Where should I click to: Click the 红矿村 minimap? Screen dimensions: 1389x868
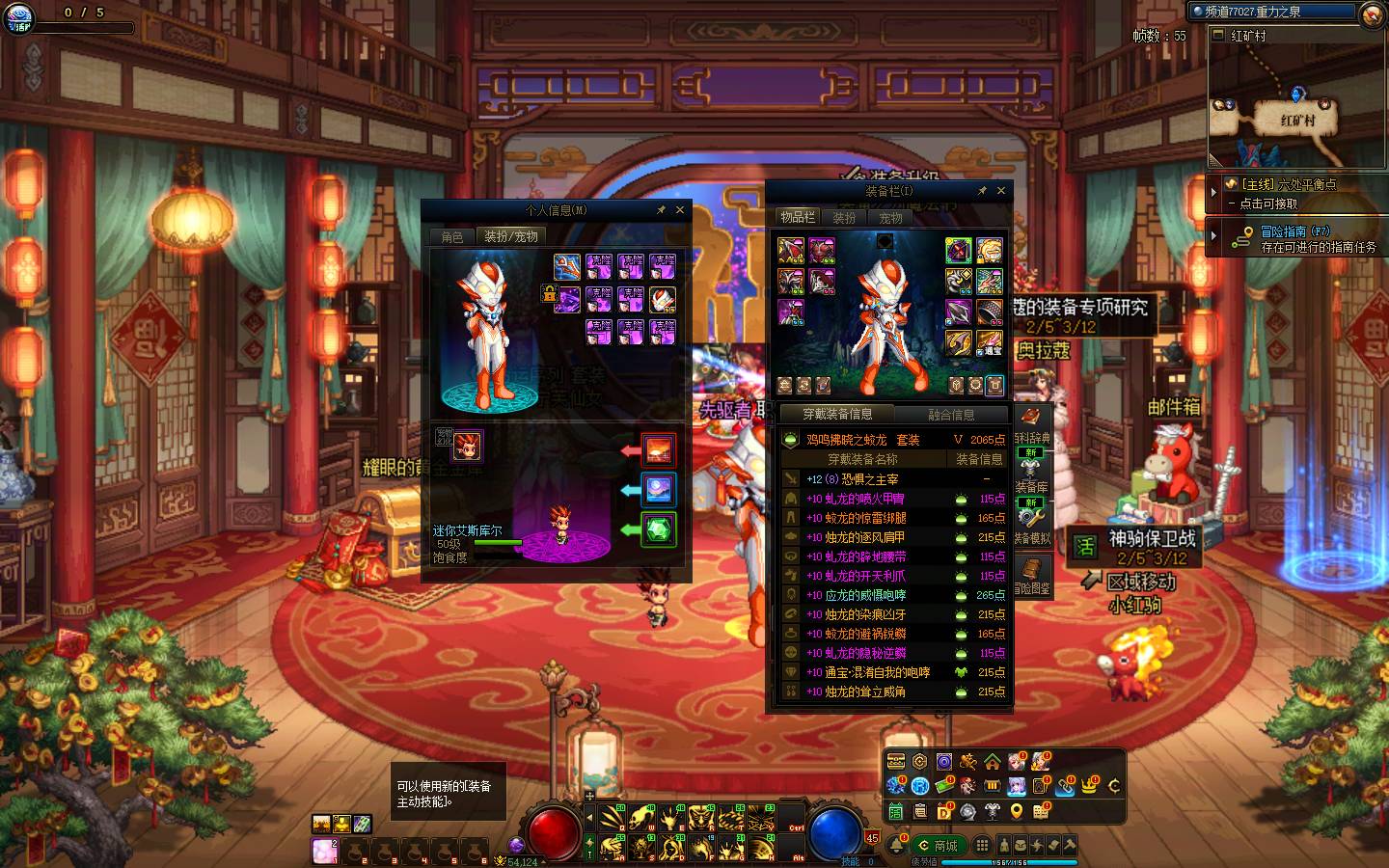tap(1297, 106)
